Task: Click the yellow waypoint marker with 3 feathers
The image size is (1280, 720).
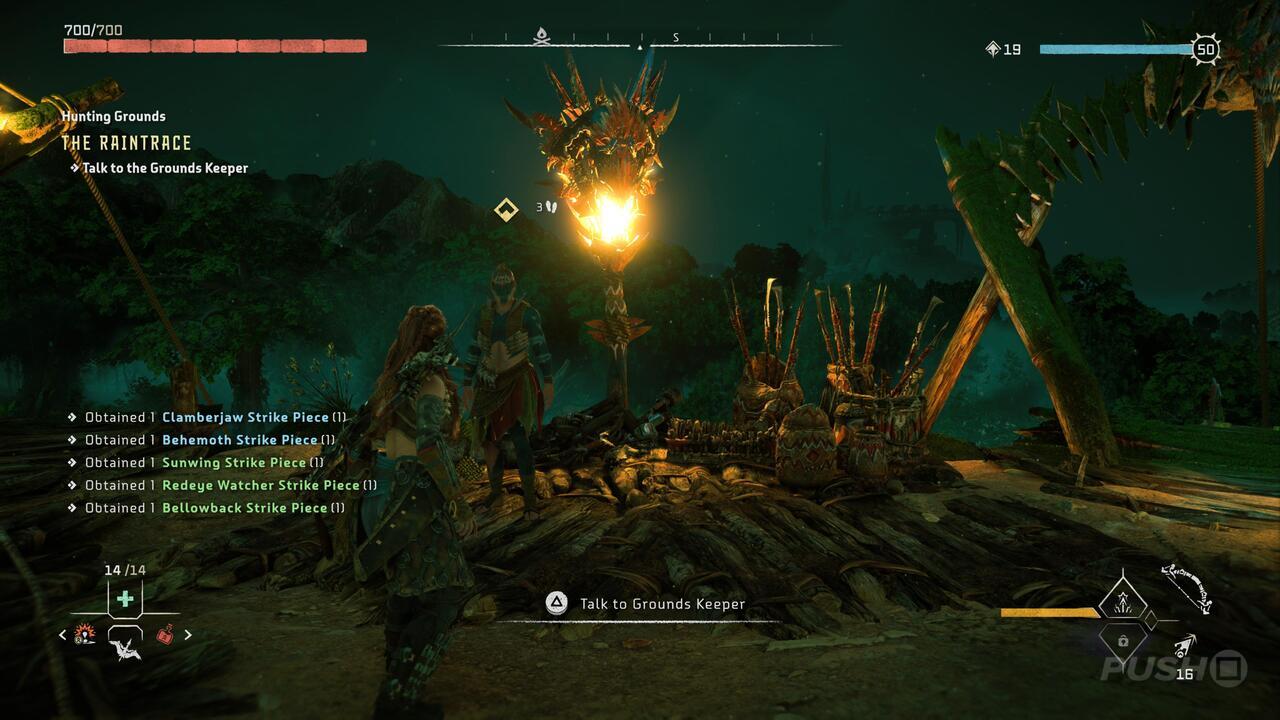Action: pos(506,210)
